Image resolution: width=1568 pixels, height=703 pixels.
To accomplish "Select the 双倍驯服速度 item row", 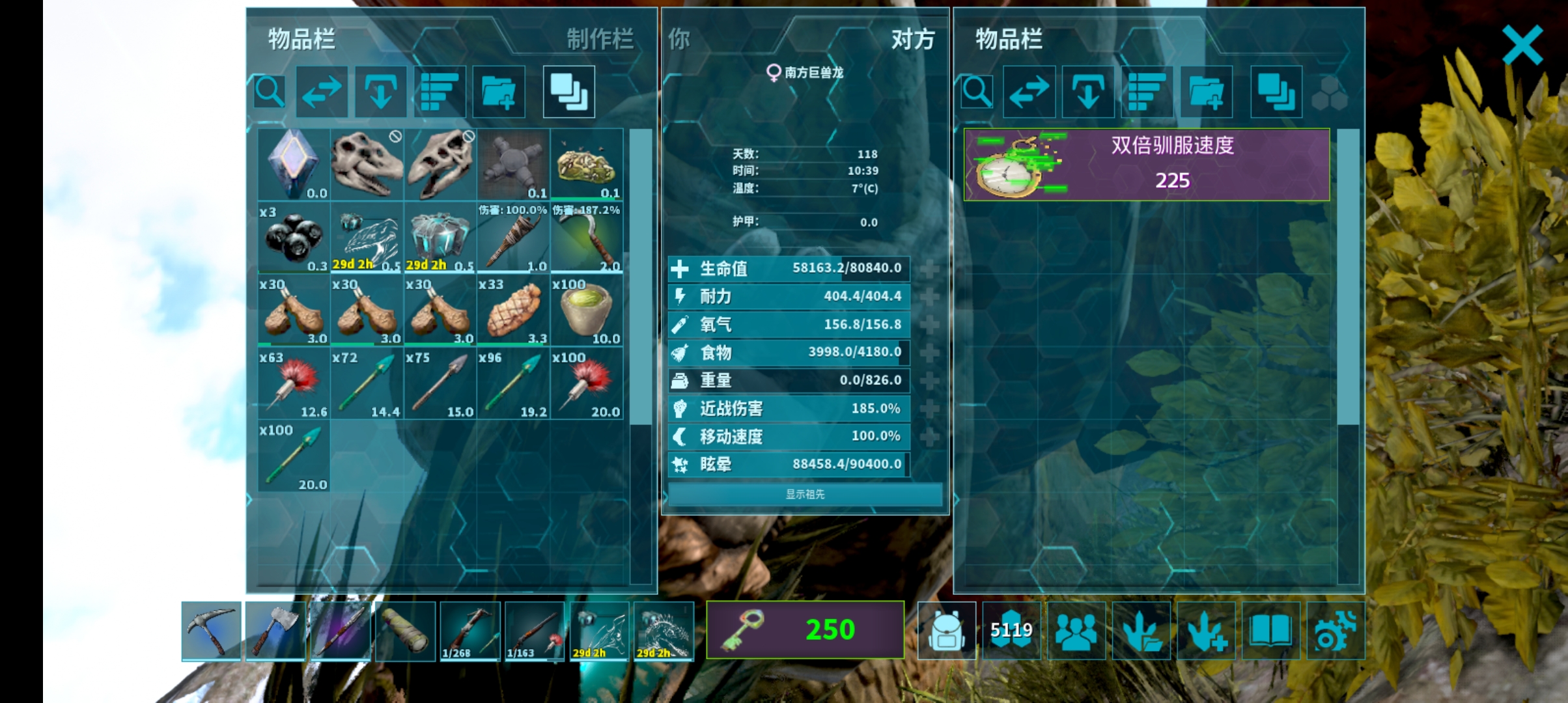I will click(1146, 164).
